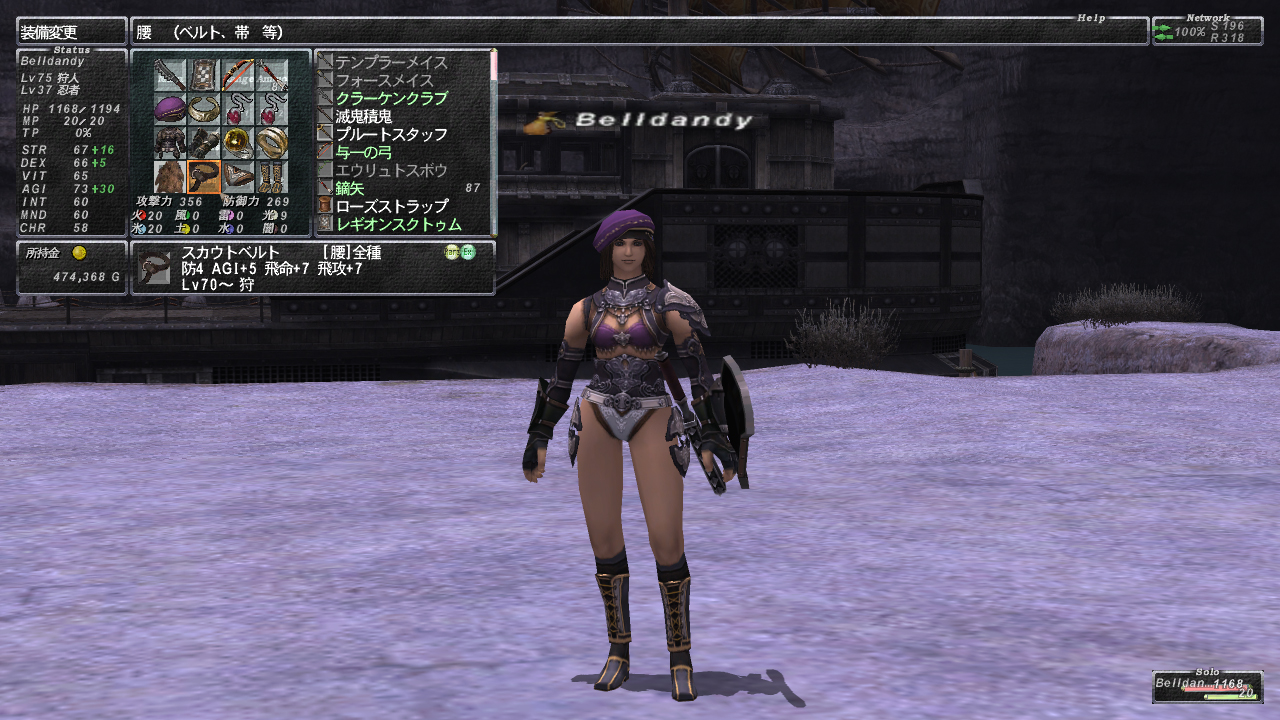Choose レギオンスクトゥム list entry
This screenshot has height=720, width=1280.
click(x=398, y=225)
